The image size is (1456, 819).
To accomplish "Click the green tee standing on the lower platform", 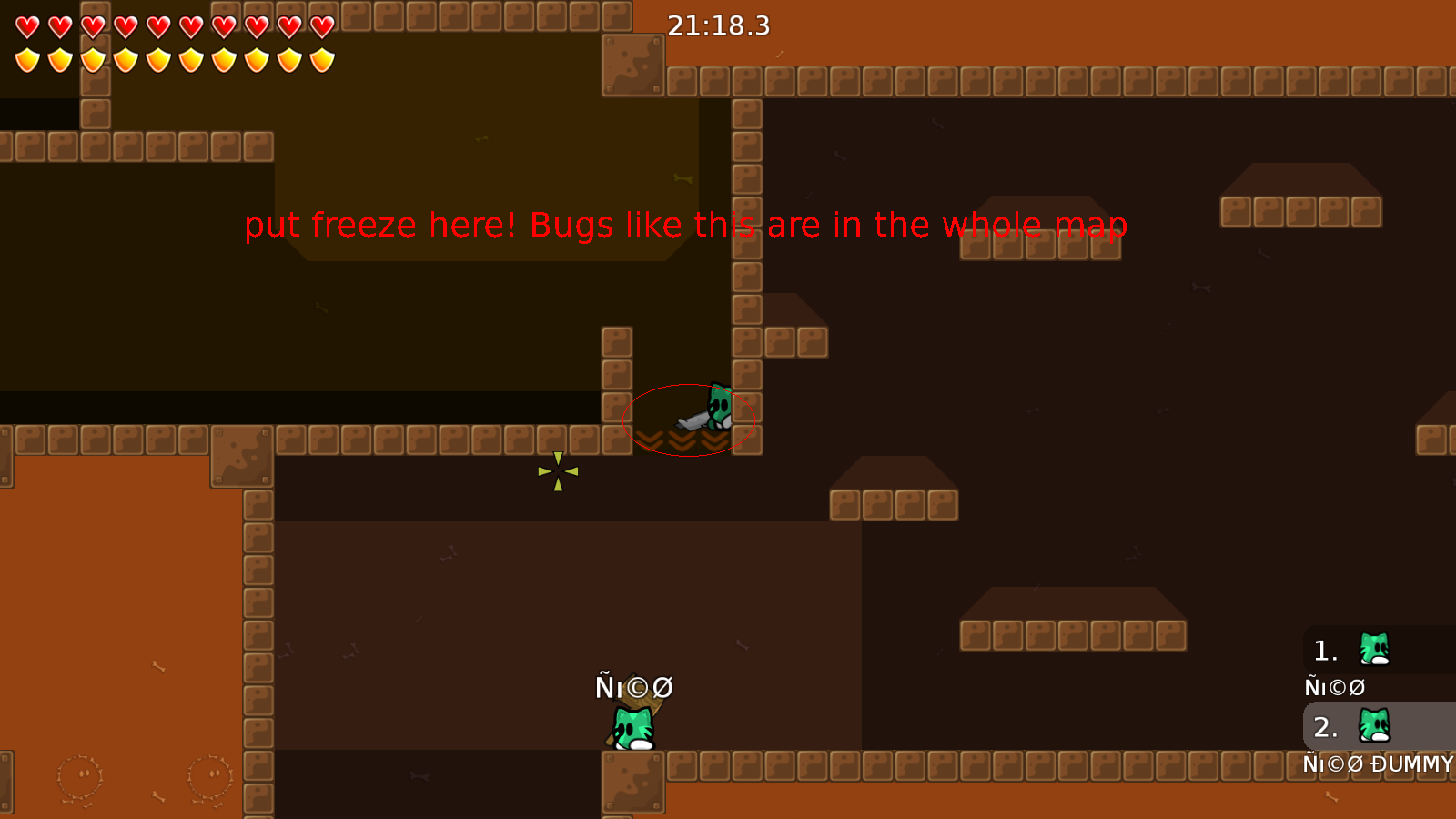I will [632, 728].
